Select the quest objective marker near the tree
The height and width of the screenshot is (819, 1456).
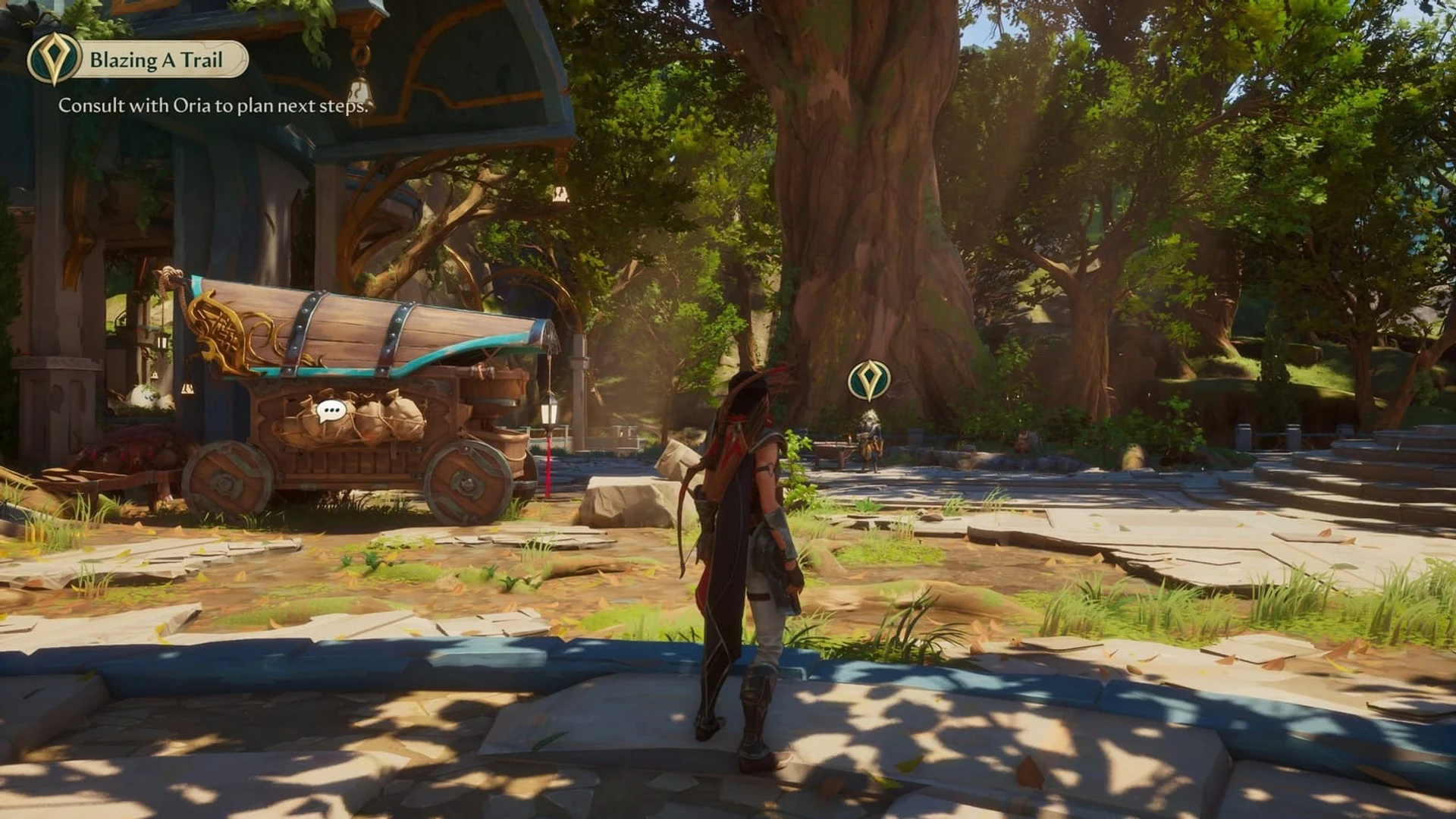[869, 380]
